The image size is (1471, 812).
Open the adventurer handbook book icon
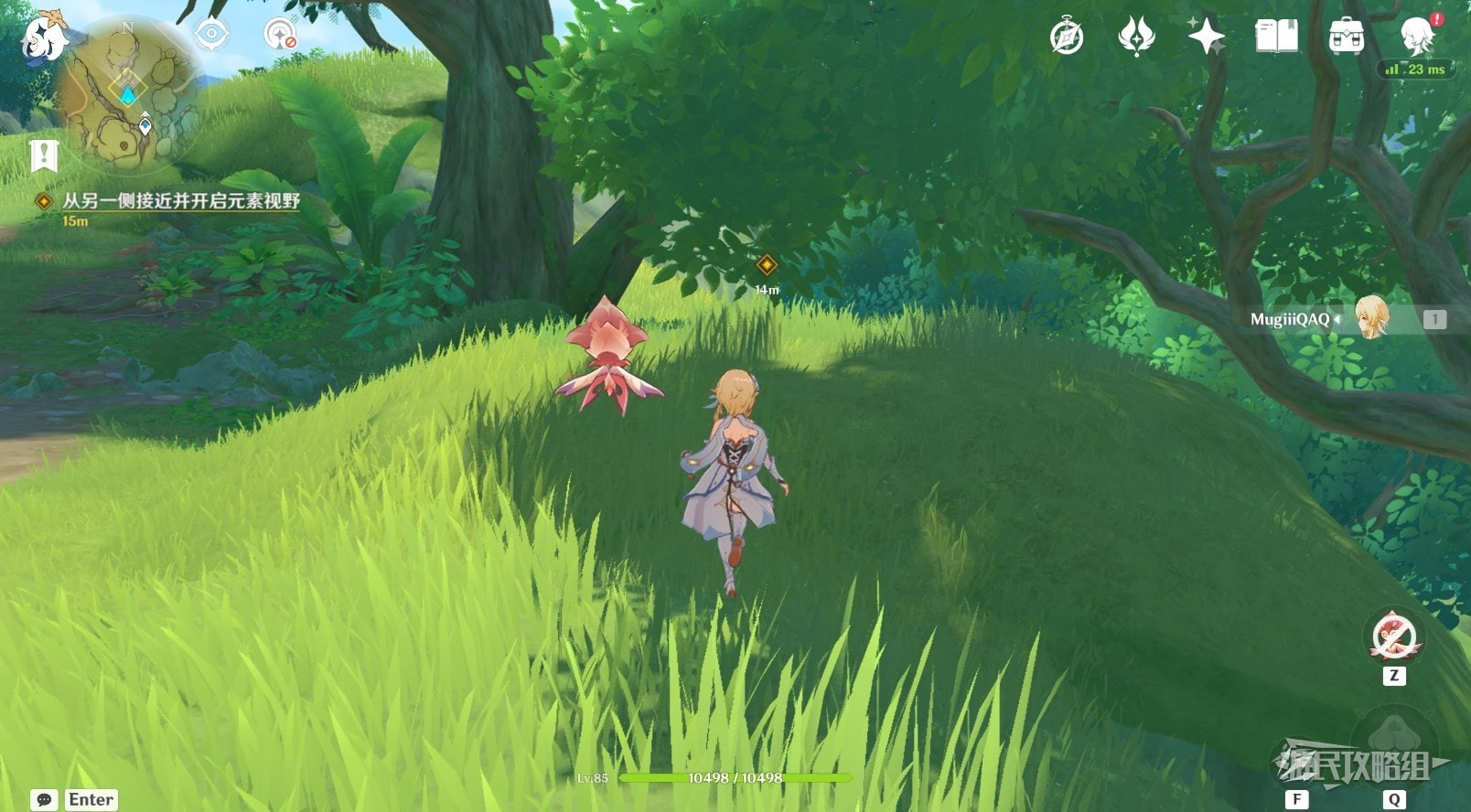coord(1276,37)
